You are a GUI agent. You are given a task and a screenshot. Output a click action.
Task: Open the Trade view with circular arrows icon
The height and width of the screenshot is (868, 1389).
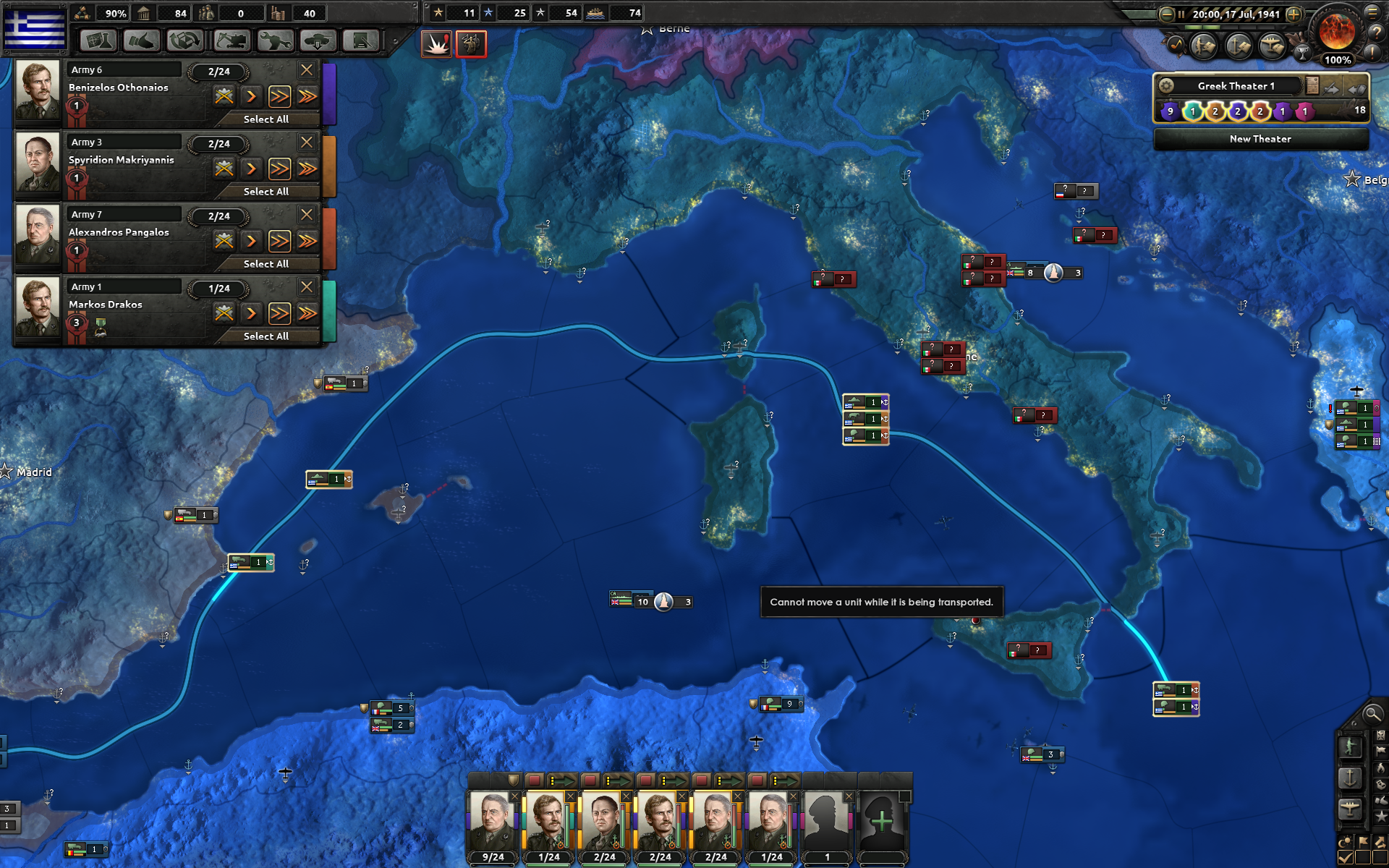pyautogui.click(x=184, y=41)
